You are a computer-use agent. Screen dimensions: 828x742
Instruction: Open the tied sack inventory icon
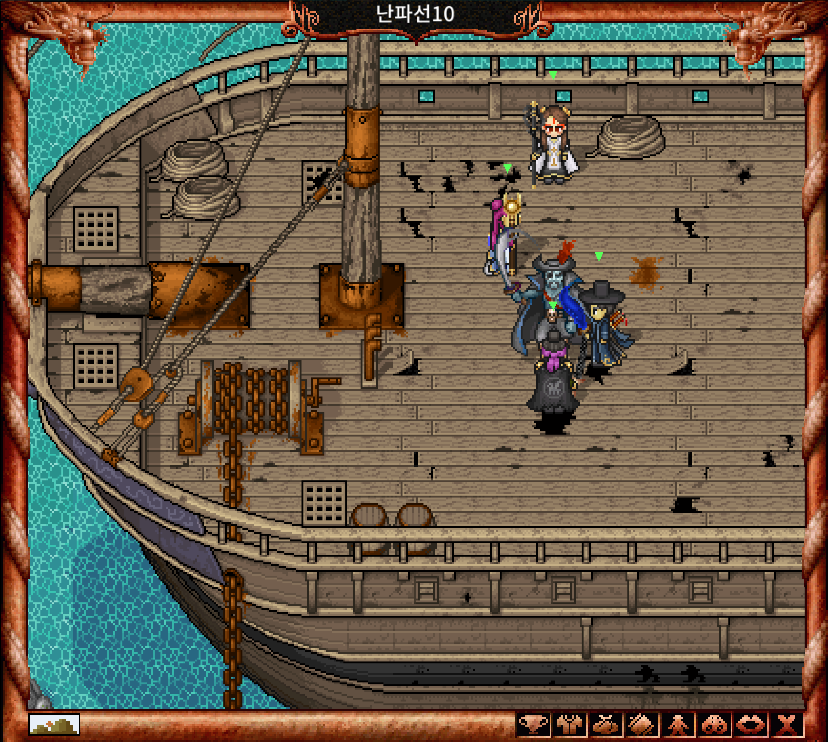point(604,724)
